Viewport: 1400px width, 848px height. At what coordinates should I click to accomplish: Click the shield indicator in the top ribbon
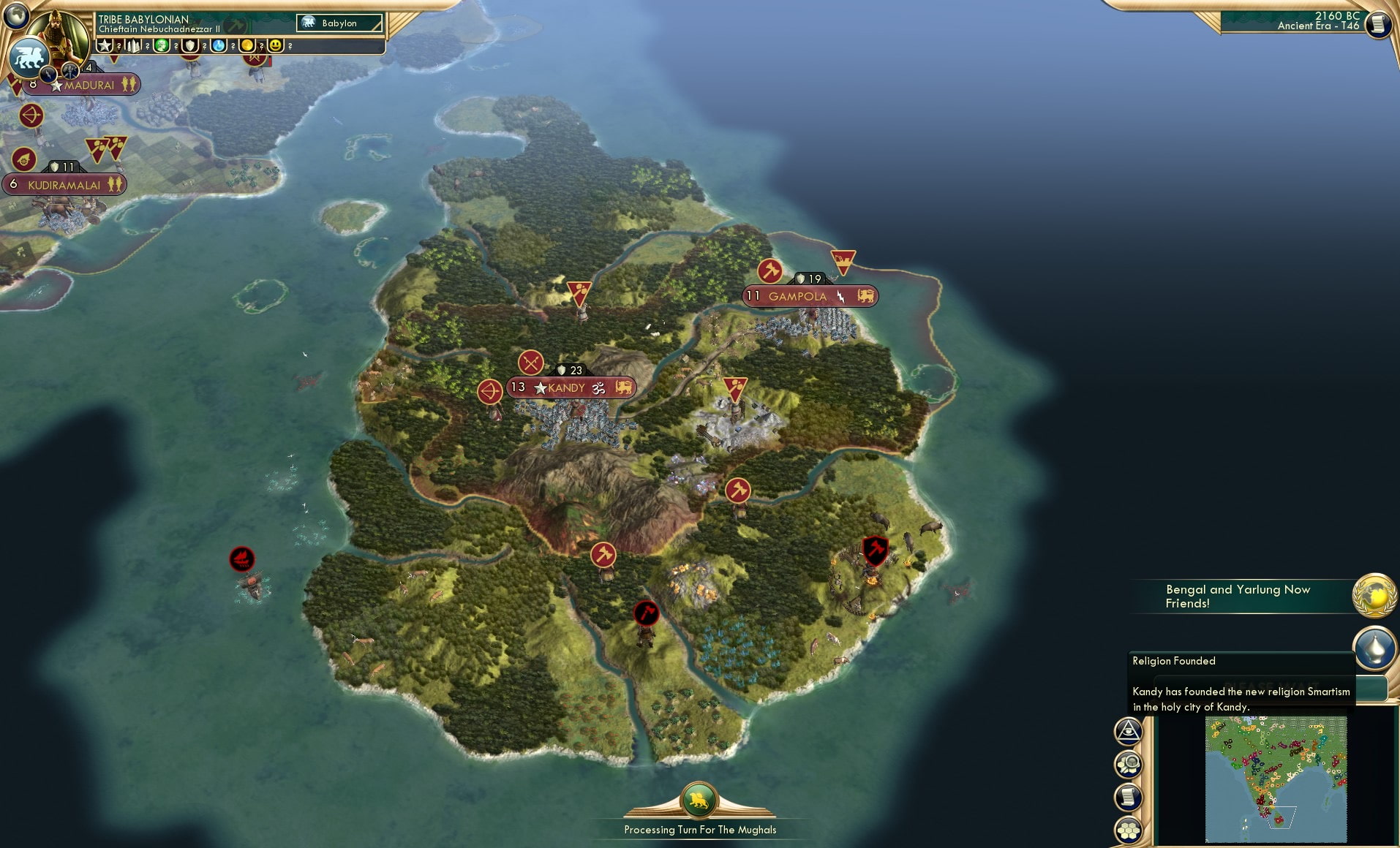coord(192,45)
